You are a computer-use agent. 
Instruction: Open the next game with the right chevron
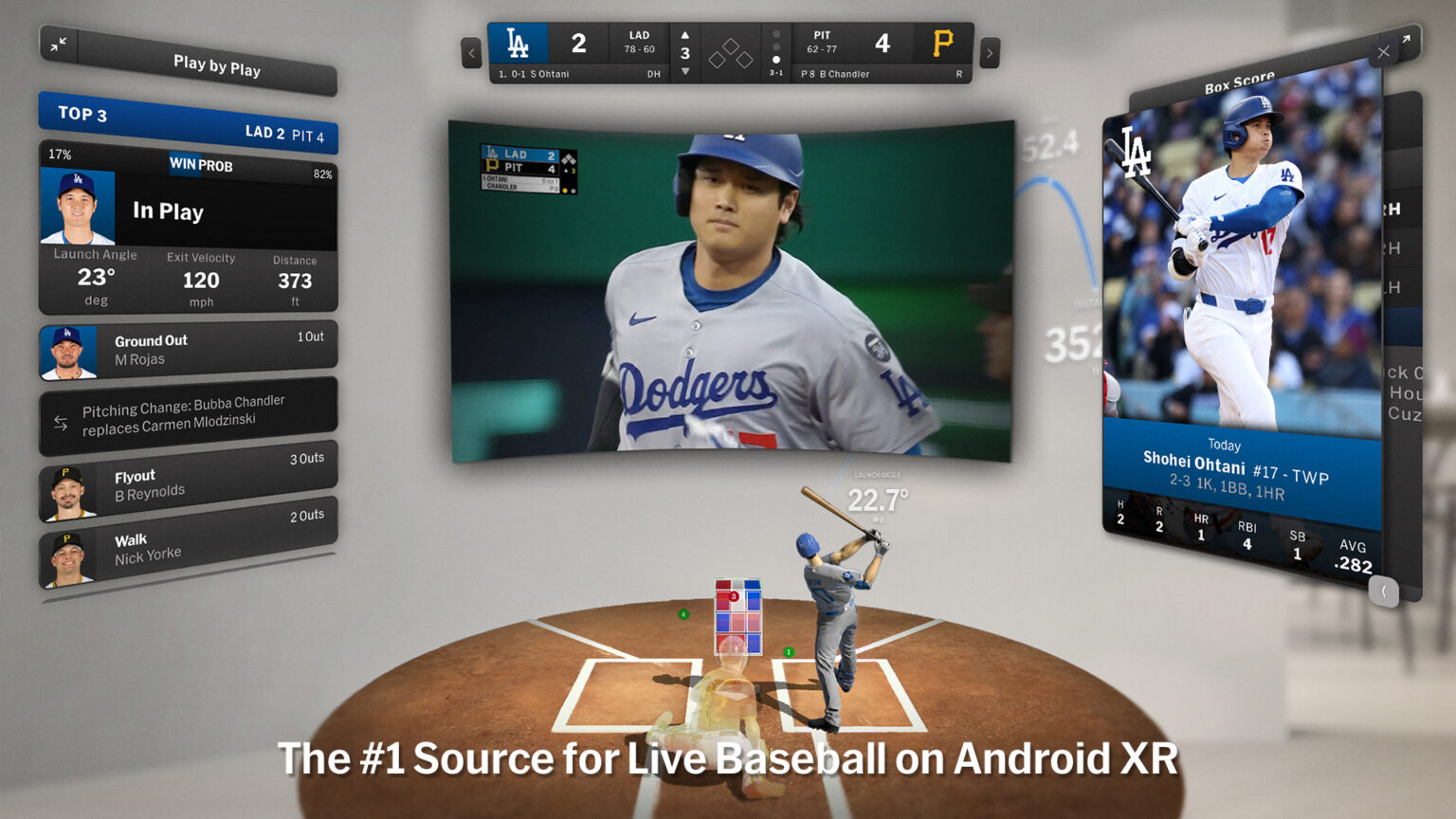[x=989, y=53]
